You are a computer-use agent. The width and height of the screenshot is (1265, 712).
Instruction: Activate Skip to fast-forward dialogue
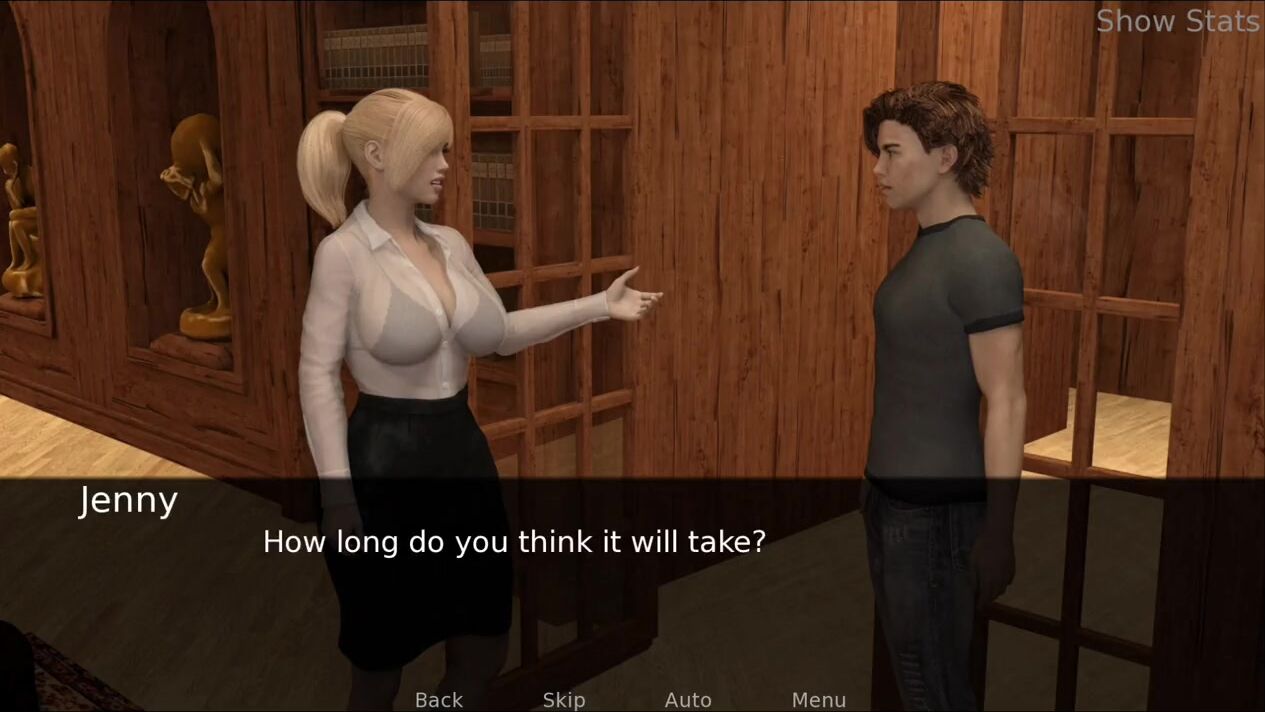pyautogui.click(x=564, y=700)
